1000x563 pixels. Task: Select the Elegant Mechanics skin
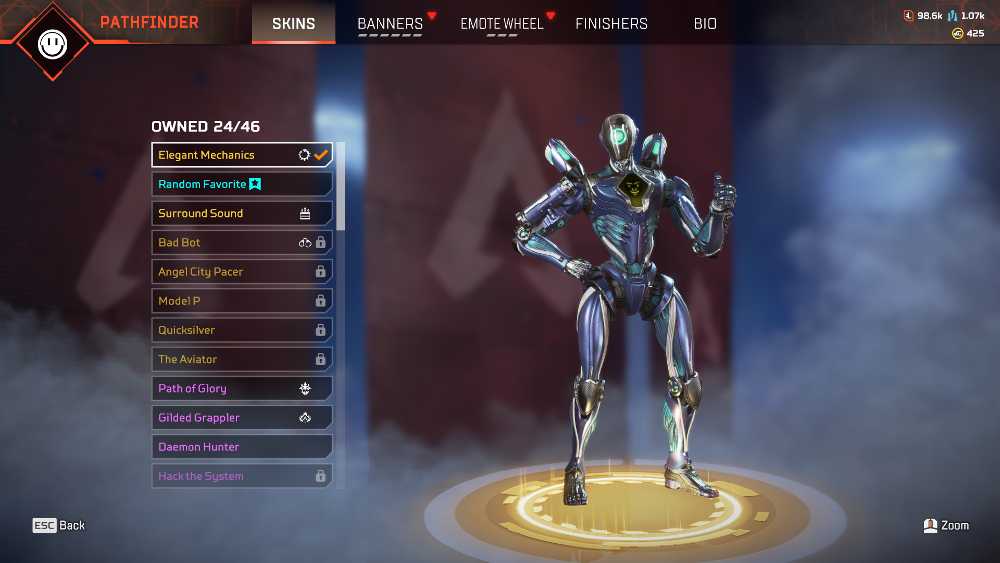(242, 155)
